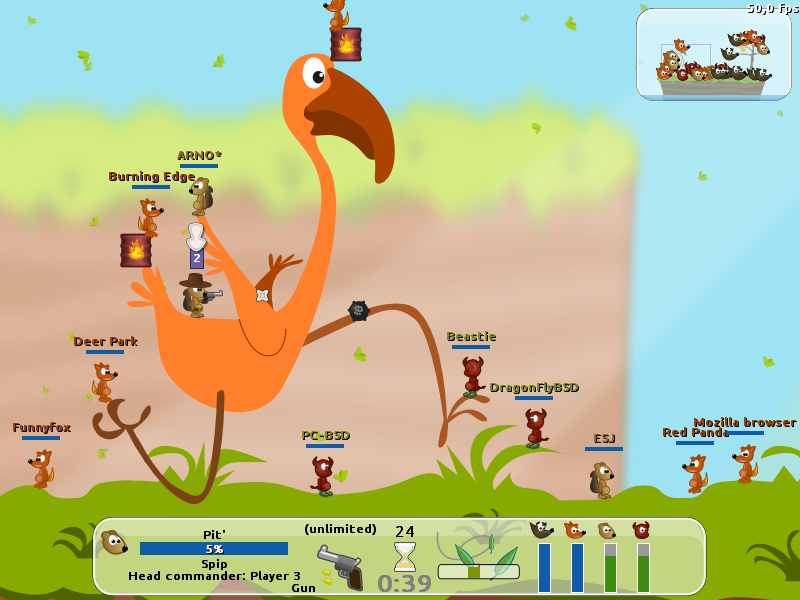This screenshot has height=600, width=800.
Task: Pick the red BSD devil team icon
Action: 642,530
